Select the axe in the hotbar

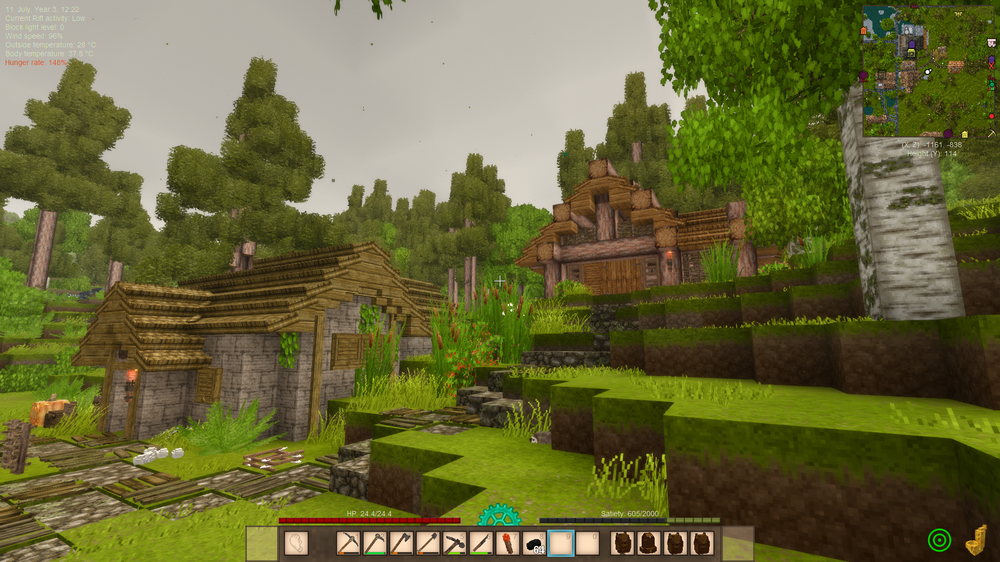click(x=402, y=543)
